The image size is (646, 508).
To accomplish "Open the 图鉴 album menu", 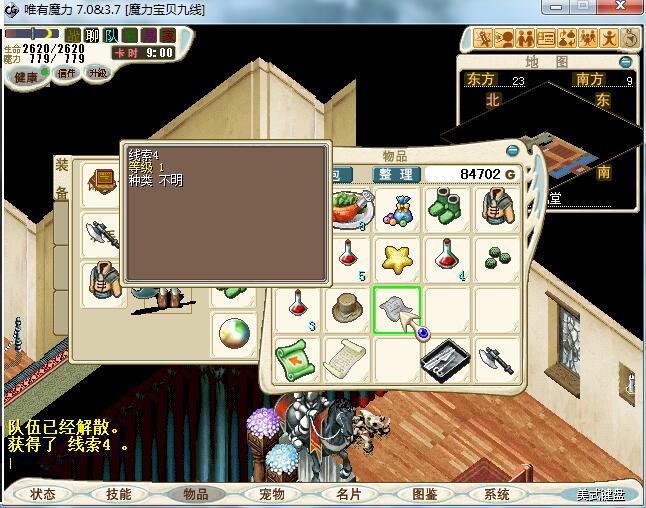I will point(423,494).
